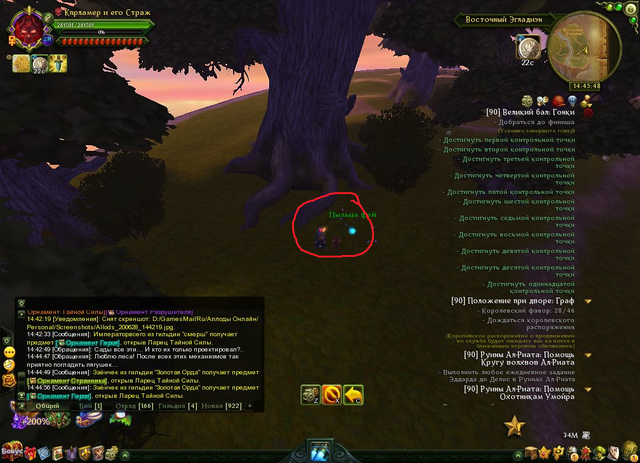640x463 pixels.
Task: Click the 200% purple potion bonus icon
Action: point(38,422)
